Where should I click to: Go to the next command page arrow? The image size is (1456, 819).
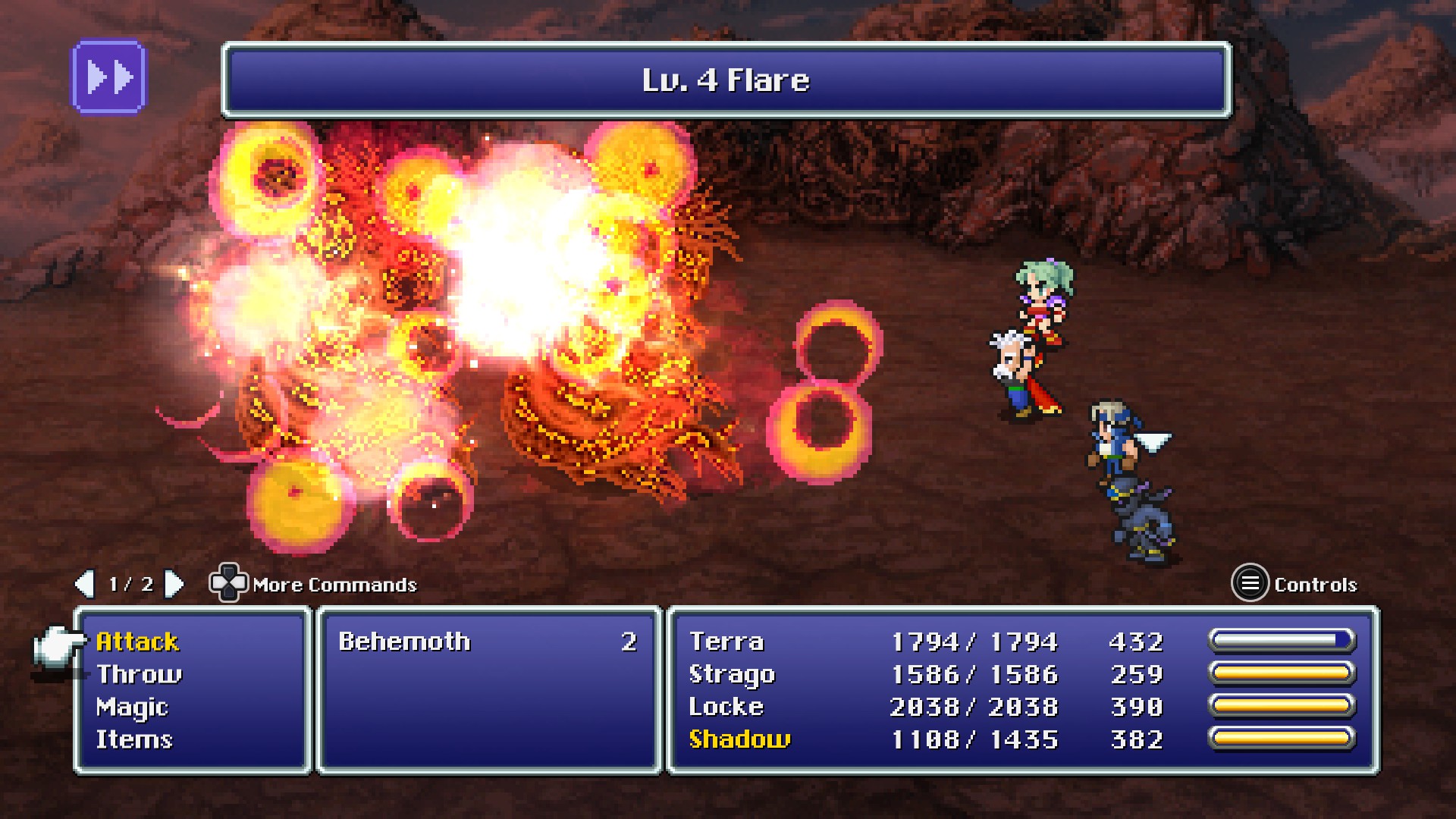click(x=174, y=584)
